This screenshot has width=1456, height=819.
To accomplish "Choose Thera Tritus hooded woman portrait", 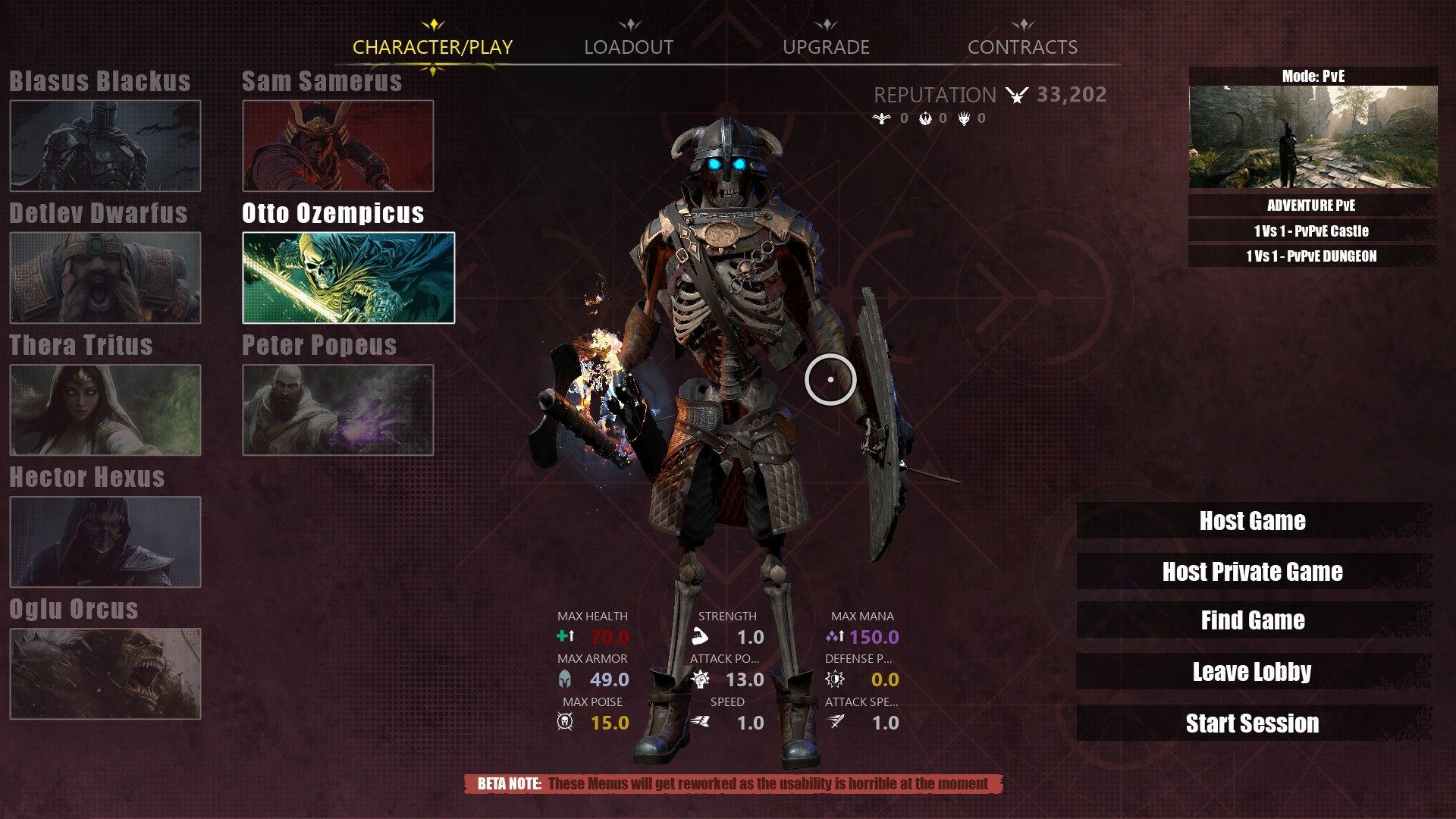I will 105,409.
